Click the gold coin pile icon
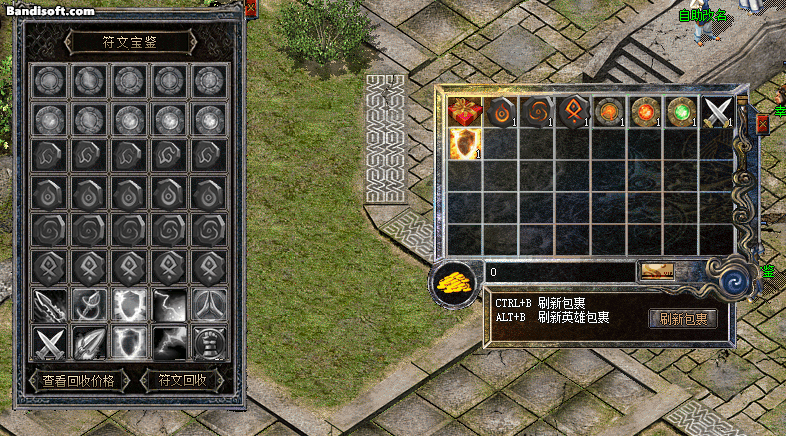The height and width of the screenshot is (436, 786). (455, 283)
